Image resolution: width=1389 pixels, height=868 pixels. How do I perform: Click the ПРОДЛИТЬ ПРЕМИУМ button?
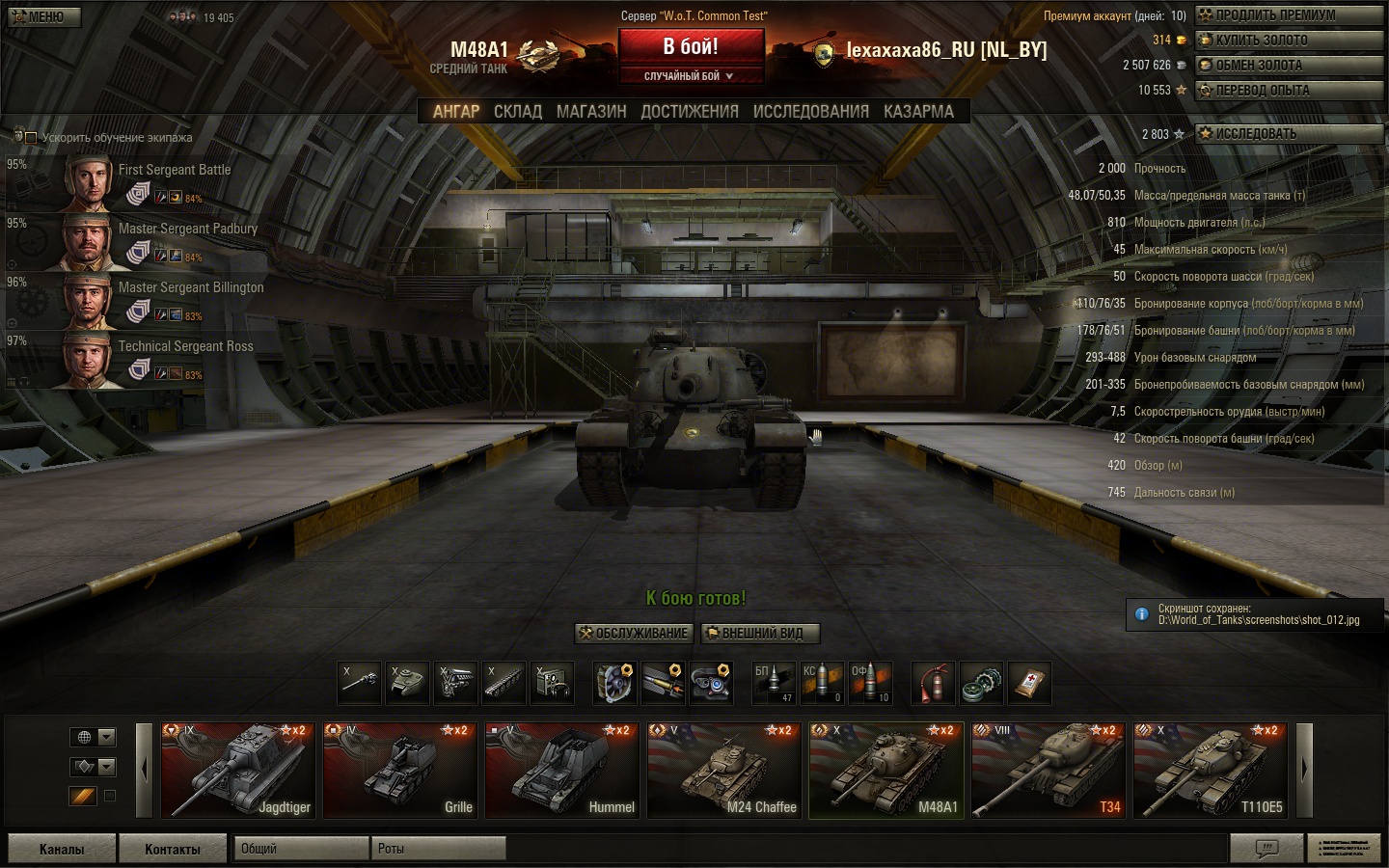click(x=1289, y=15)
